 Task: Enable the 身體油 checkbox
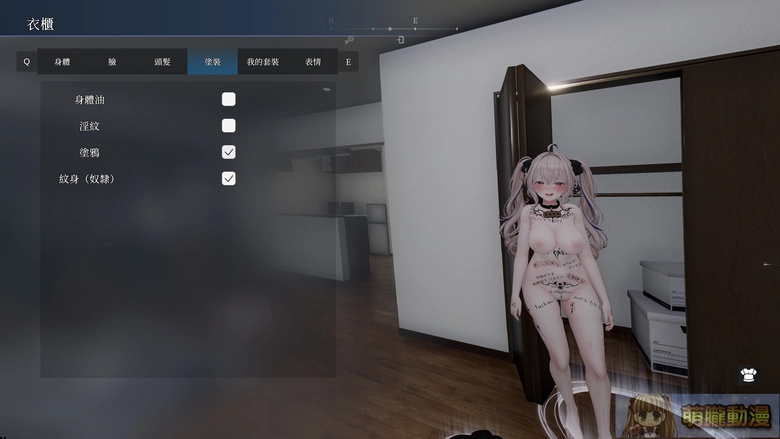click(x=229, y=100)
